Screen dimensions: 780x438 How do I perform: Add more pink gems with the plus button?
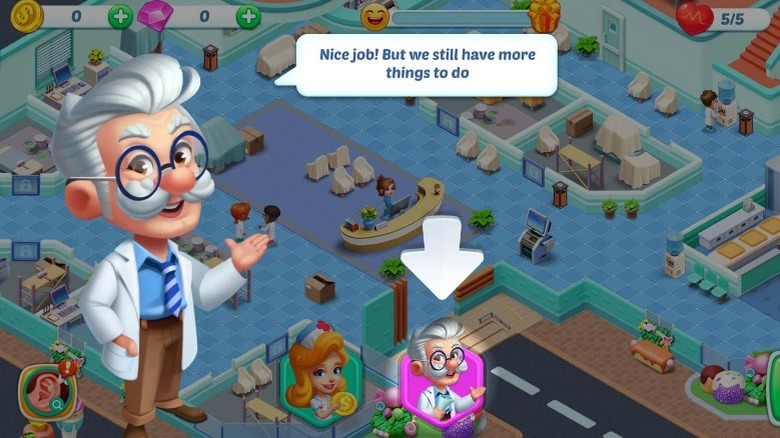(248, 16)
